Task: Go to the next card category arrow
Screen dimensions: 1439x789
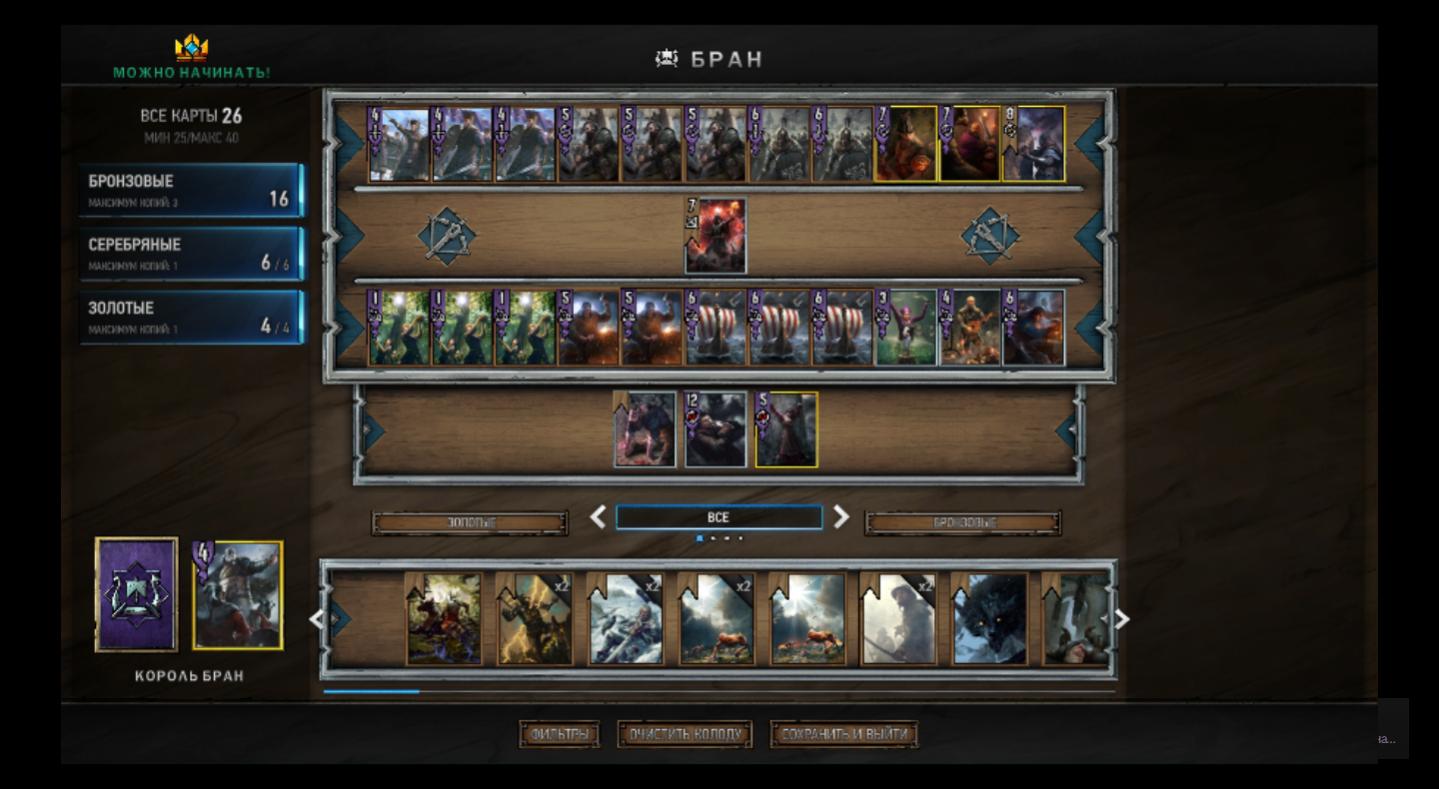Action: (841, 517)
